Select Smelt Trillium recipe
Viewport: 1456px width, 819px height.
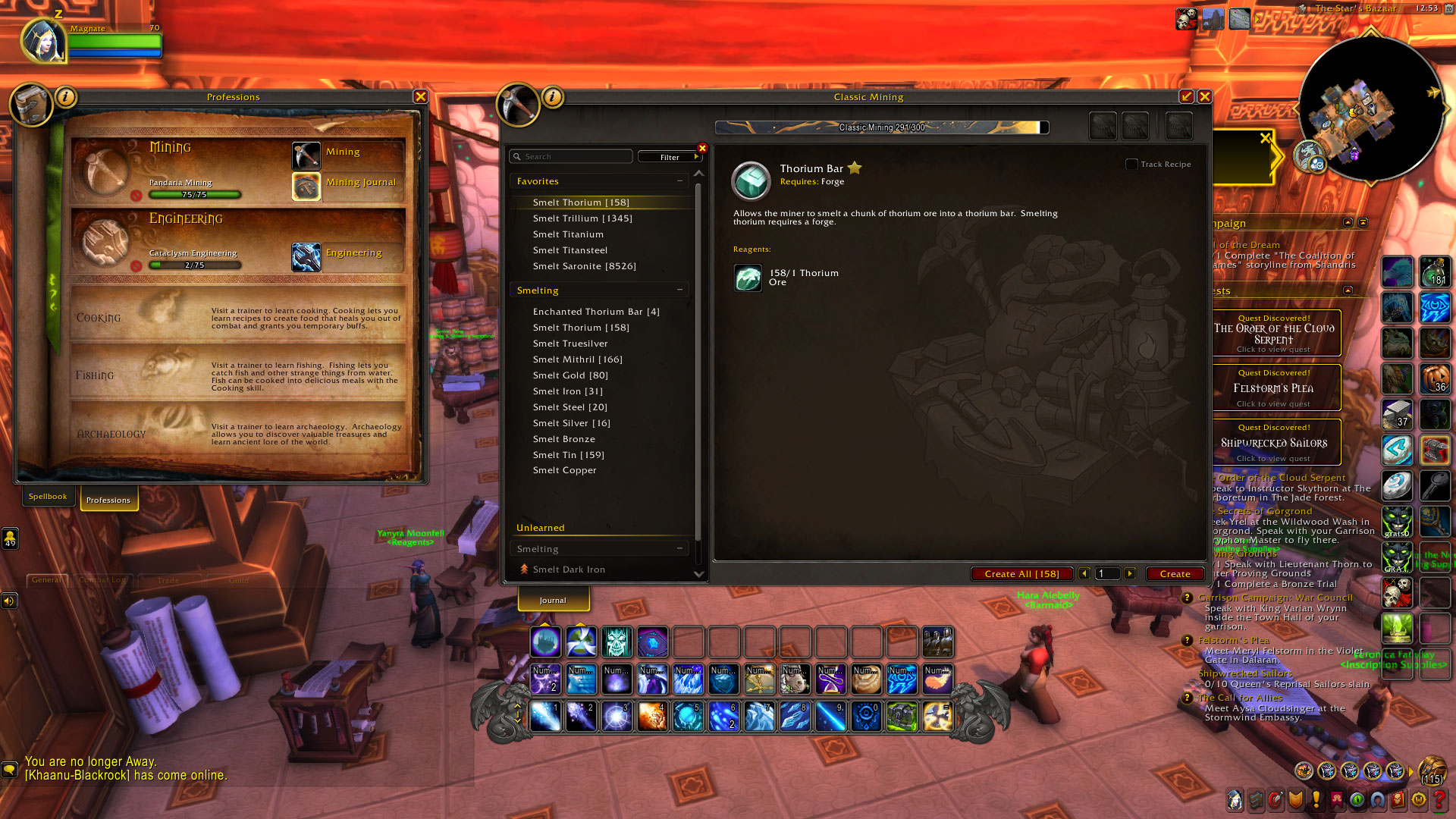[x=582, y=218]
